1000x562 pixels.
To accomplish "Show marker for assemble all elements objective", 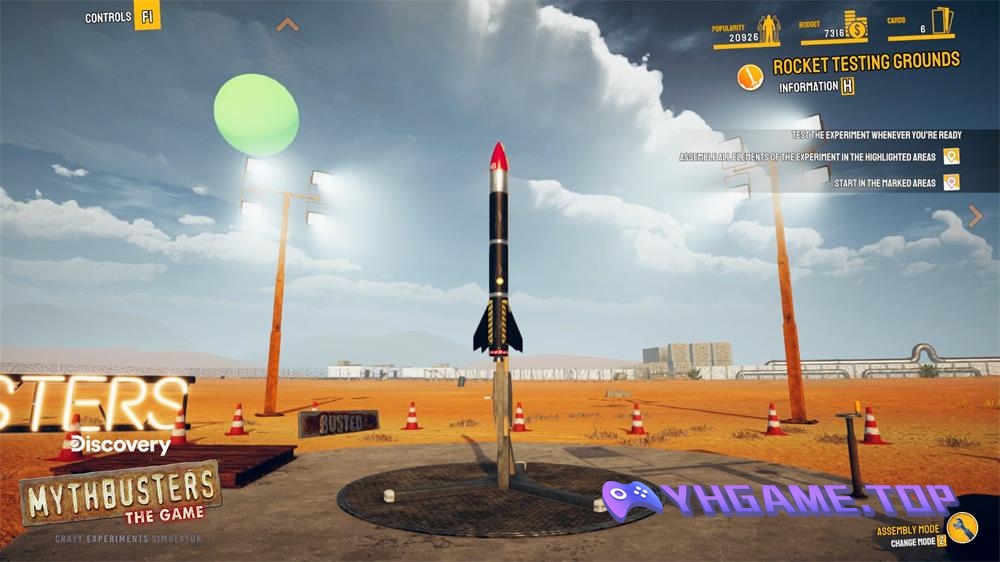I will click(951, 156).
